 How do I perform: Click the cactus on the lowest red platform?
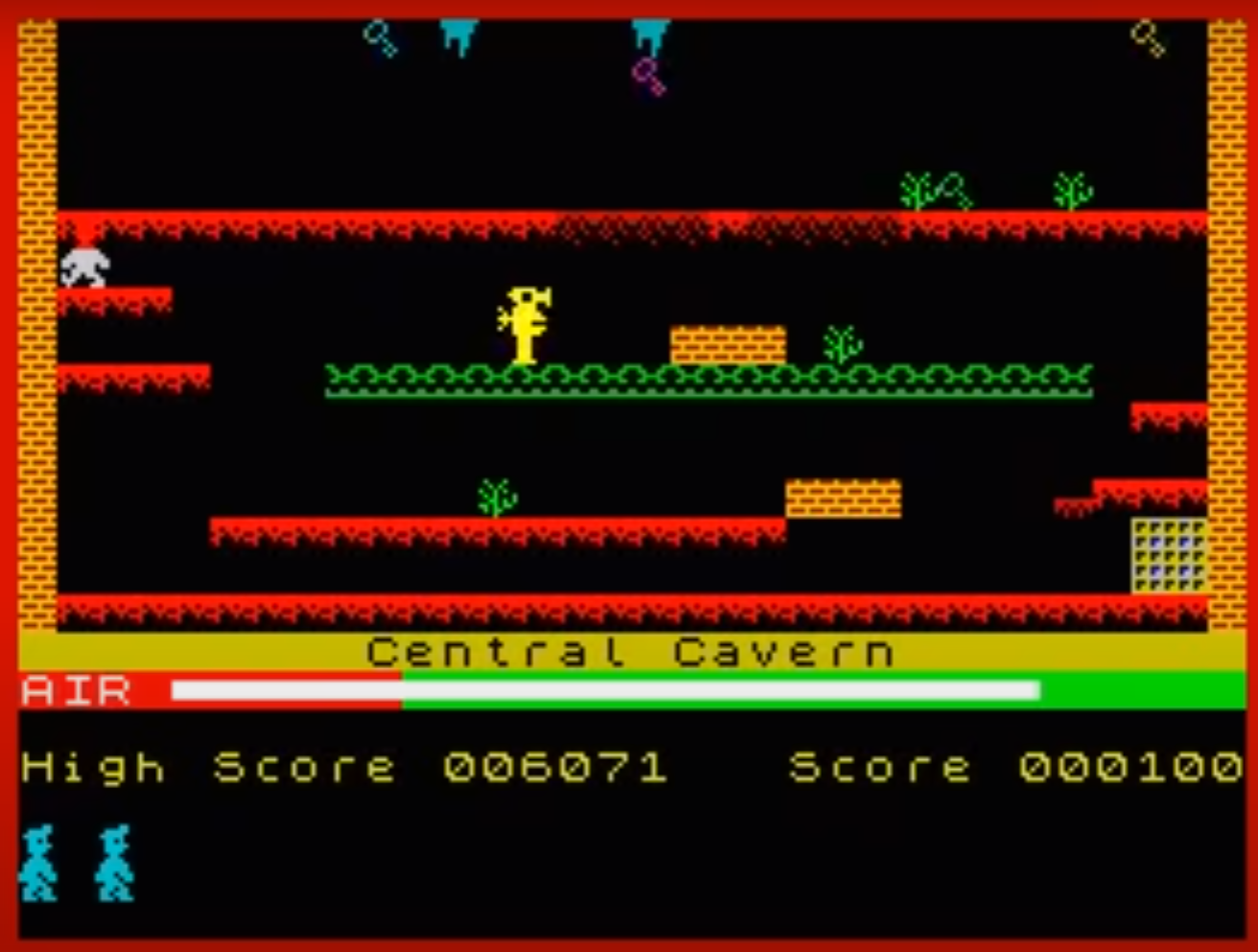pyautogui.click(x=495, y=494)
